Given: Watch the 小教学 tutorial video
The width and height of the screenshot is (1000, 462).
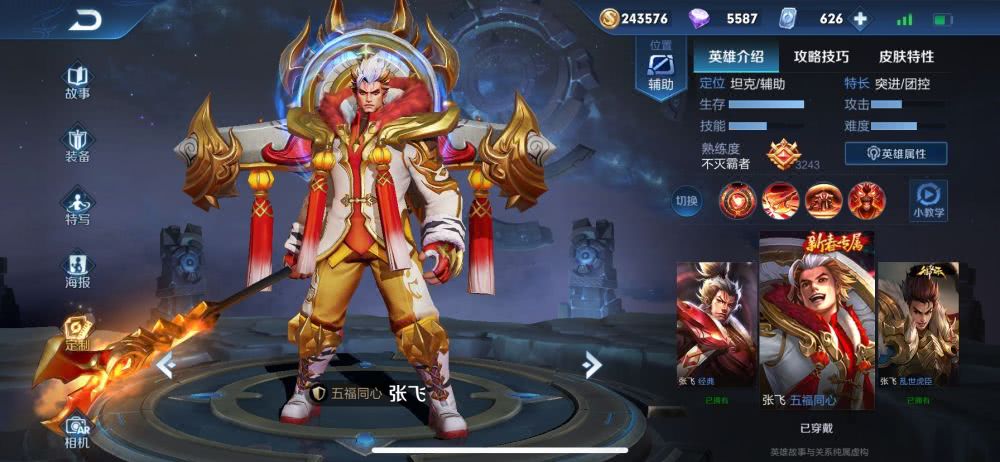Looking at the screenshot, I should tap(929, 199).
